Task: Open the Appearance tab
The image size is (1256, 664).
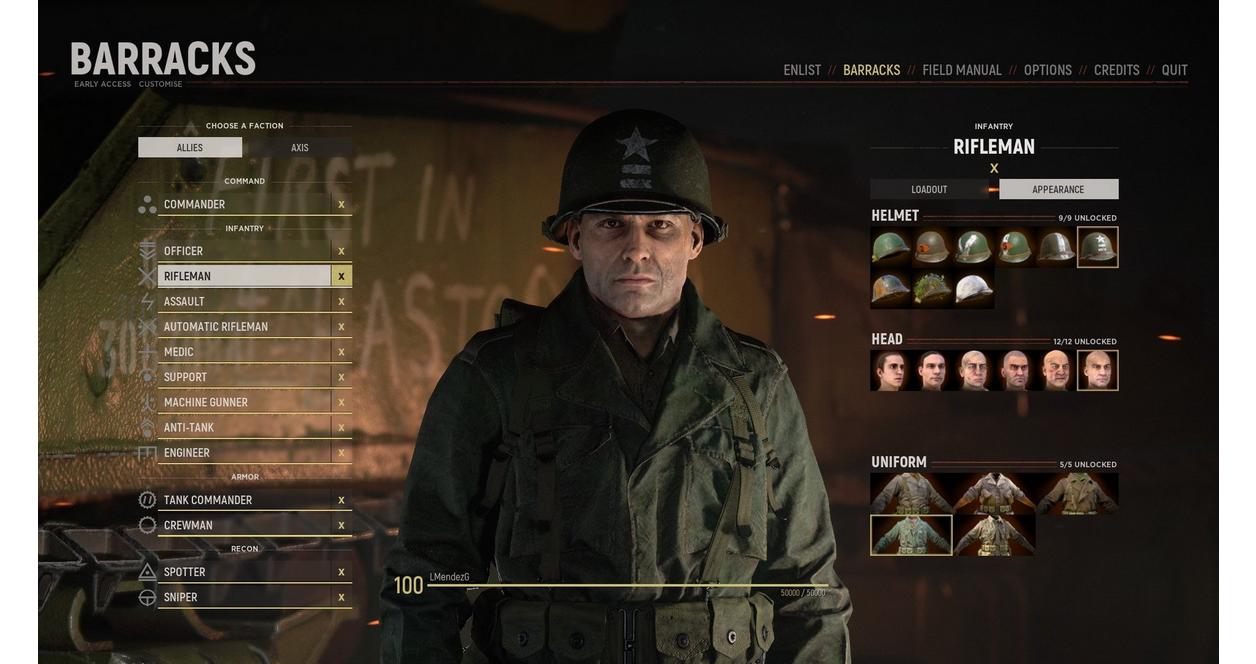Action: pos(1058,189)
